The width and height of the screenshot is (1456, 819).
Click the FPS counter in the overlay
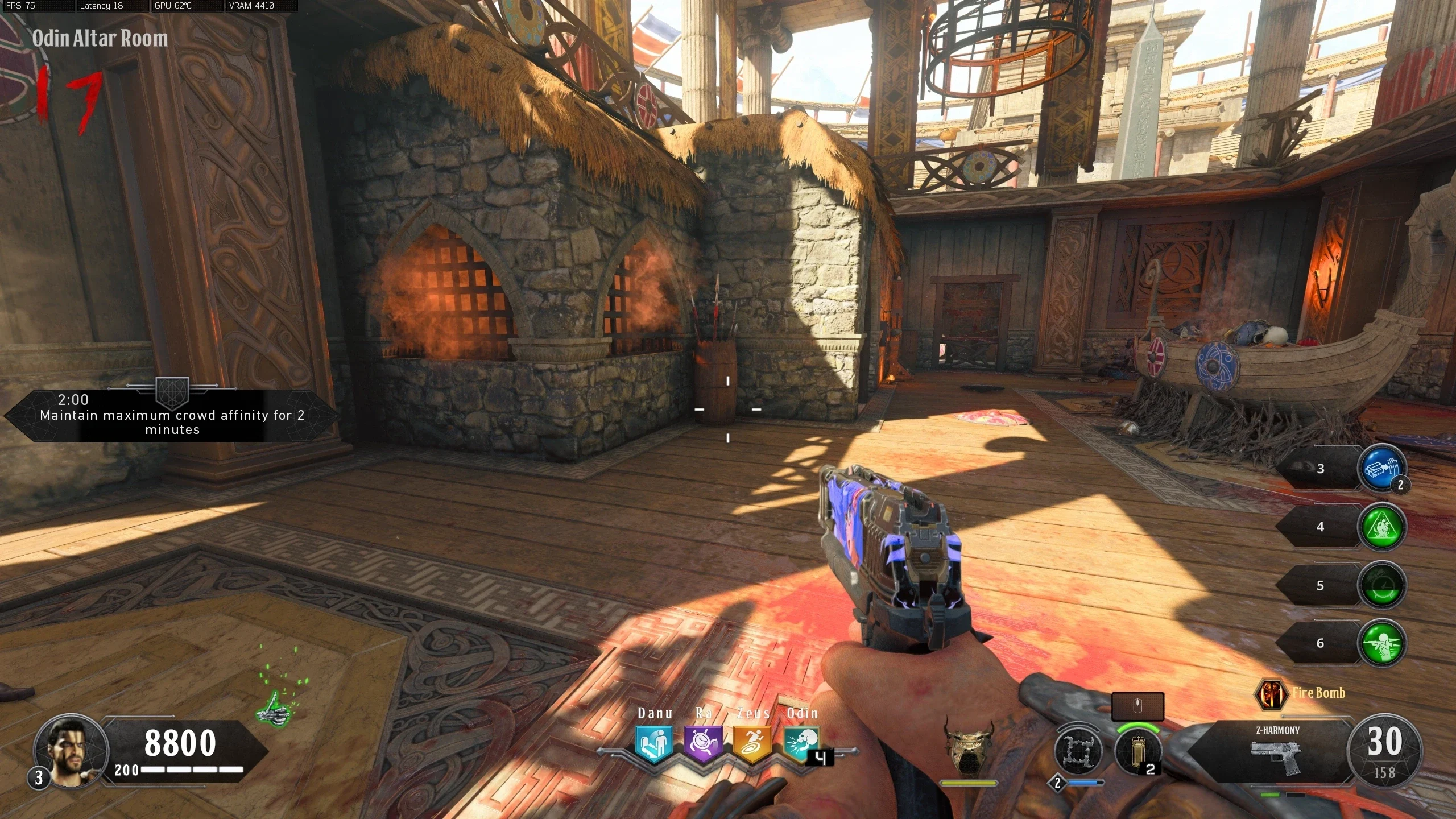(22, 6)
